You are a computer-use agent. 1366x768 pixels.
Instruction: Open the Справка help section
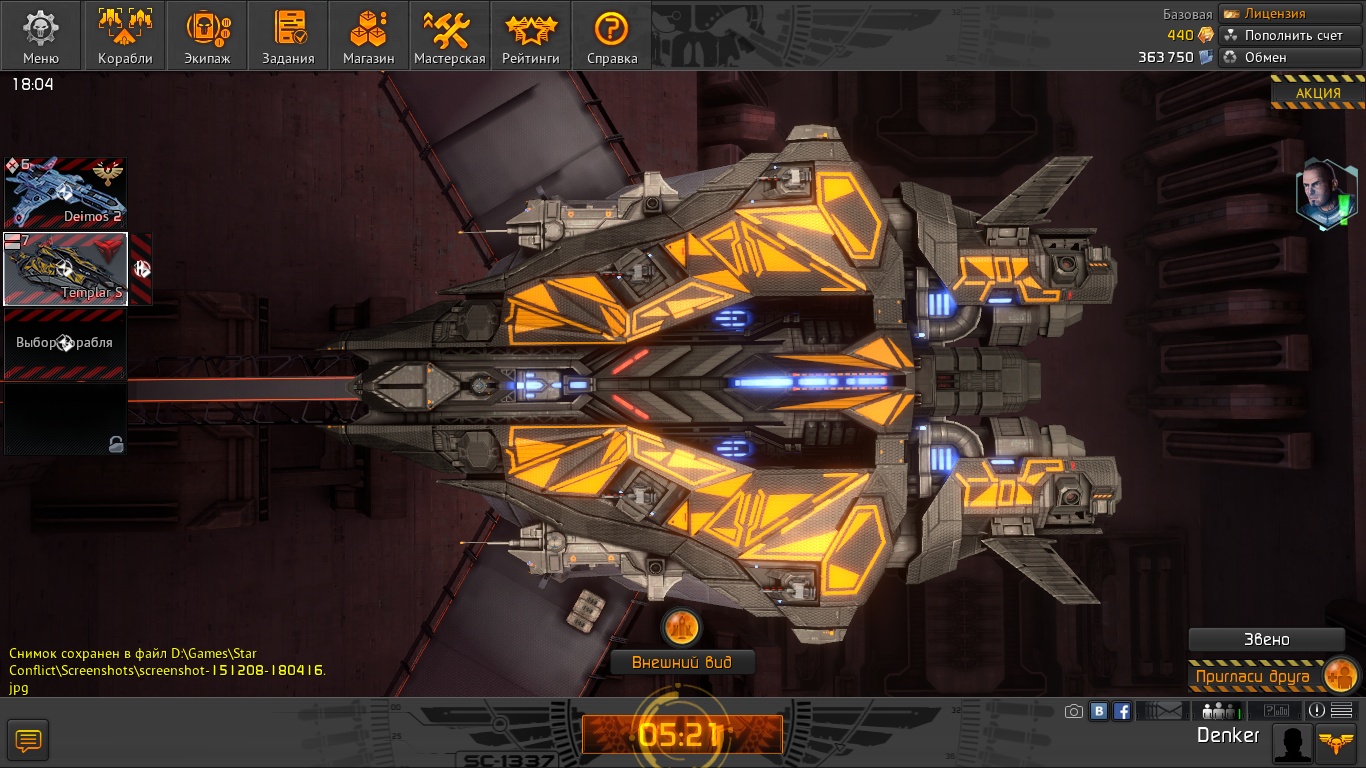point(612,36)
